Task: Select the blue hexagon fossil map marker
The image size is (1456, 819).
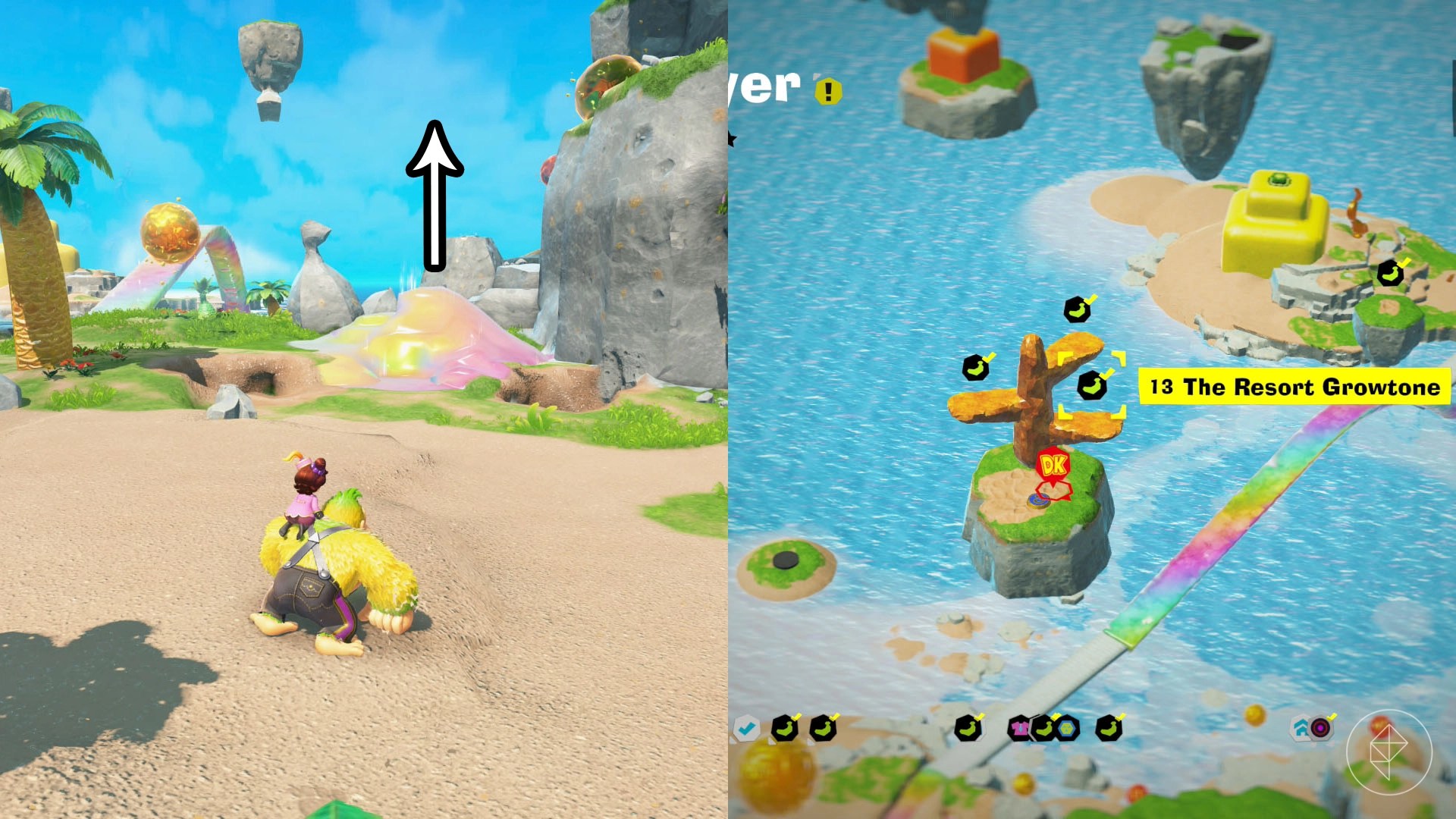Action: click(x=1068, y=729)
